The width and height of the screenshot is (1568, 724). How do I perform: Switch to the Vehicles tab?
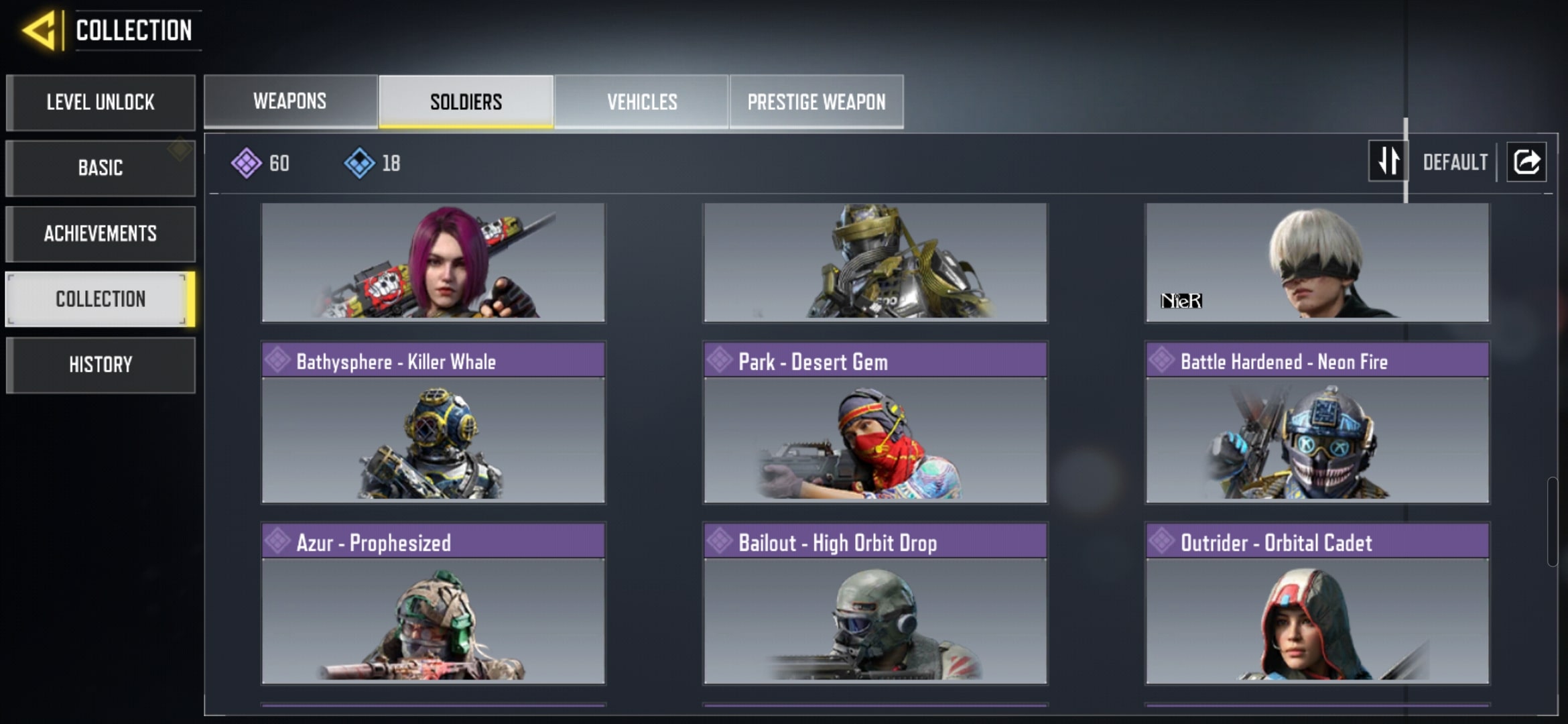(x=642, y=102)
